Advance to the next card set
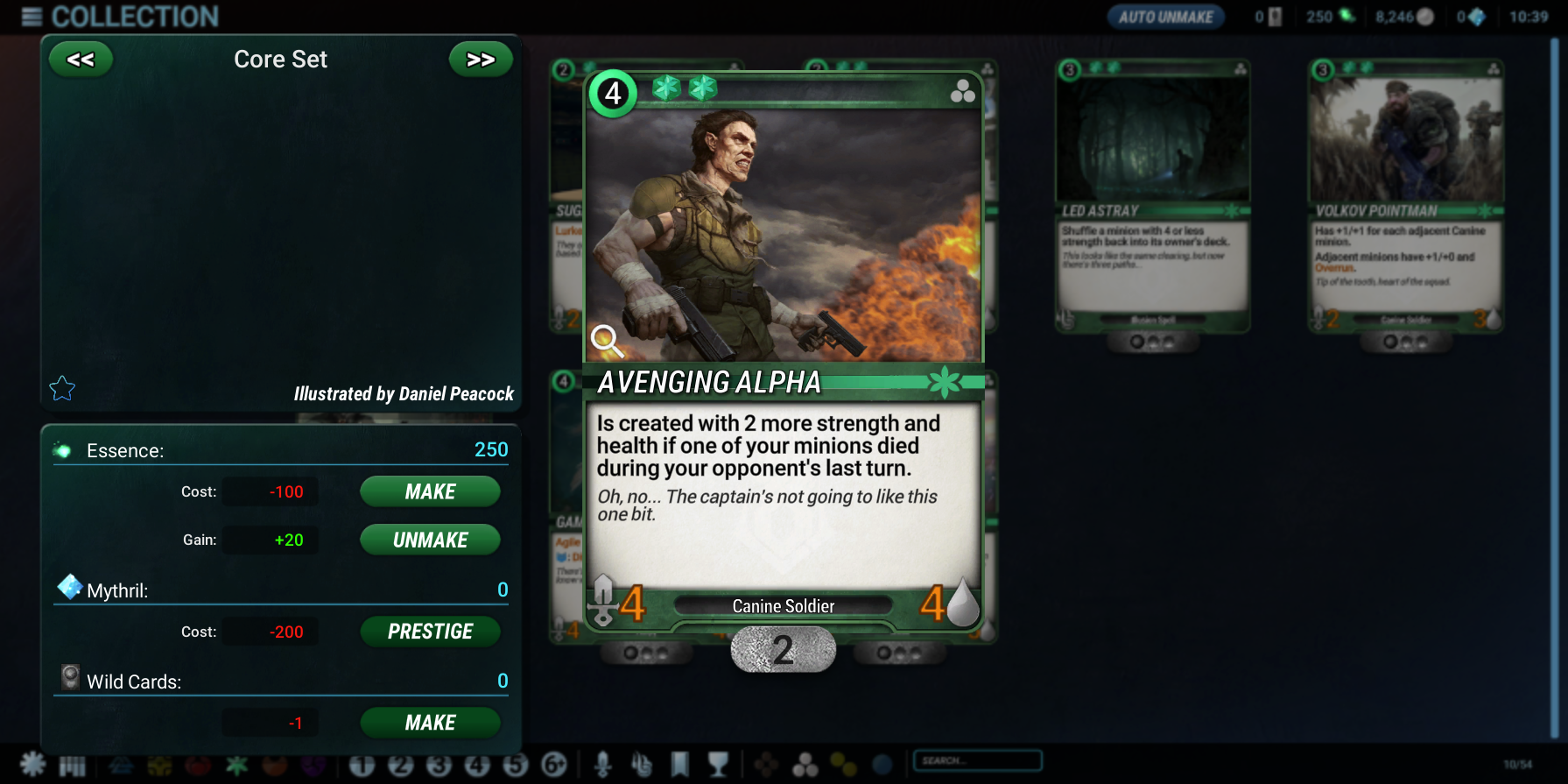Viewport: 1568px width, 784px height. tap(480, 60)
